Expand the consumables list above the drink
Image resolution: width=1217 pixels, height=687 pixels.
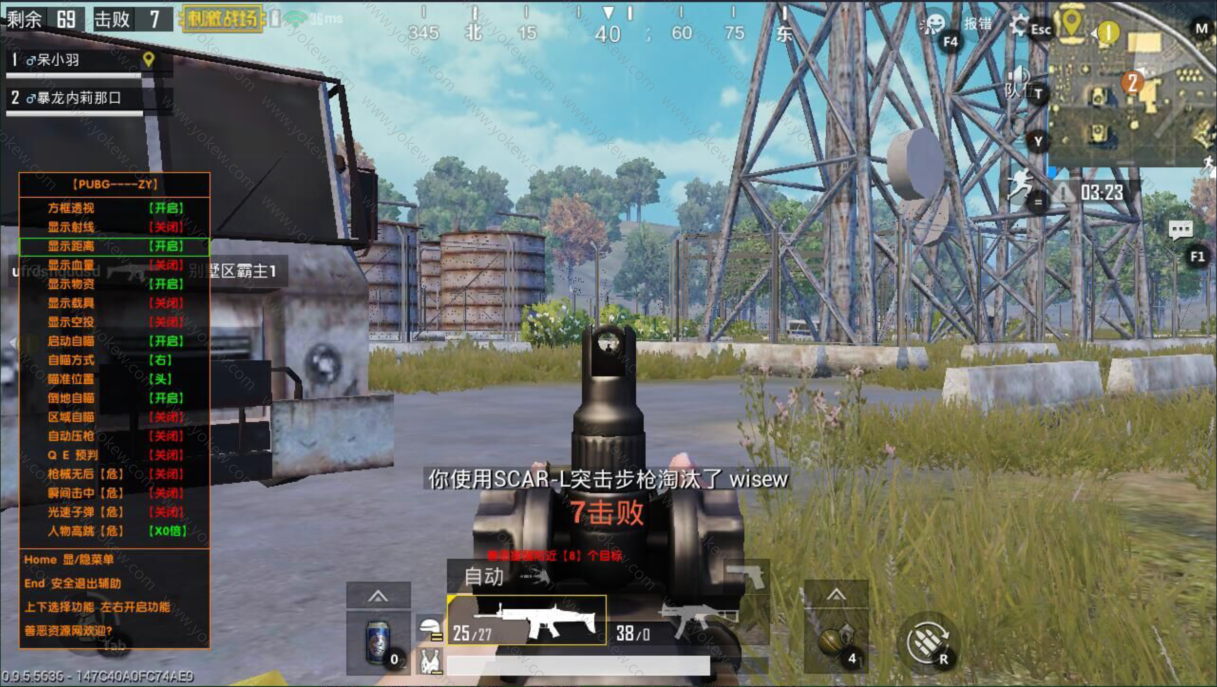pos(378,596)
